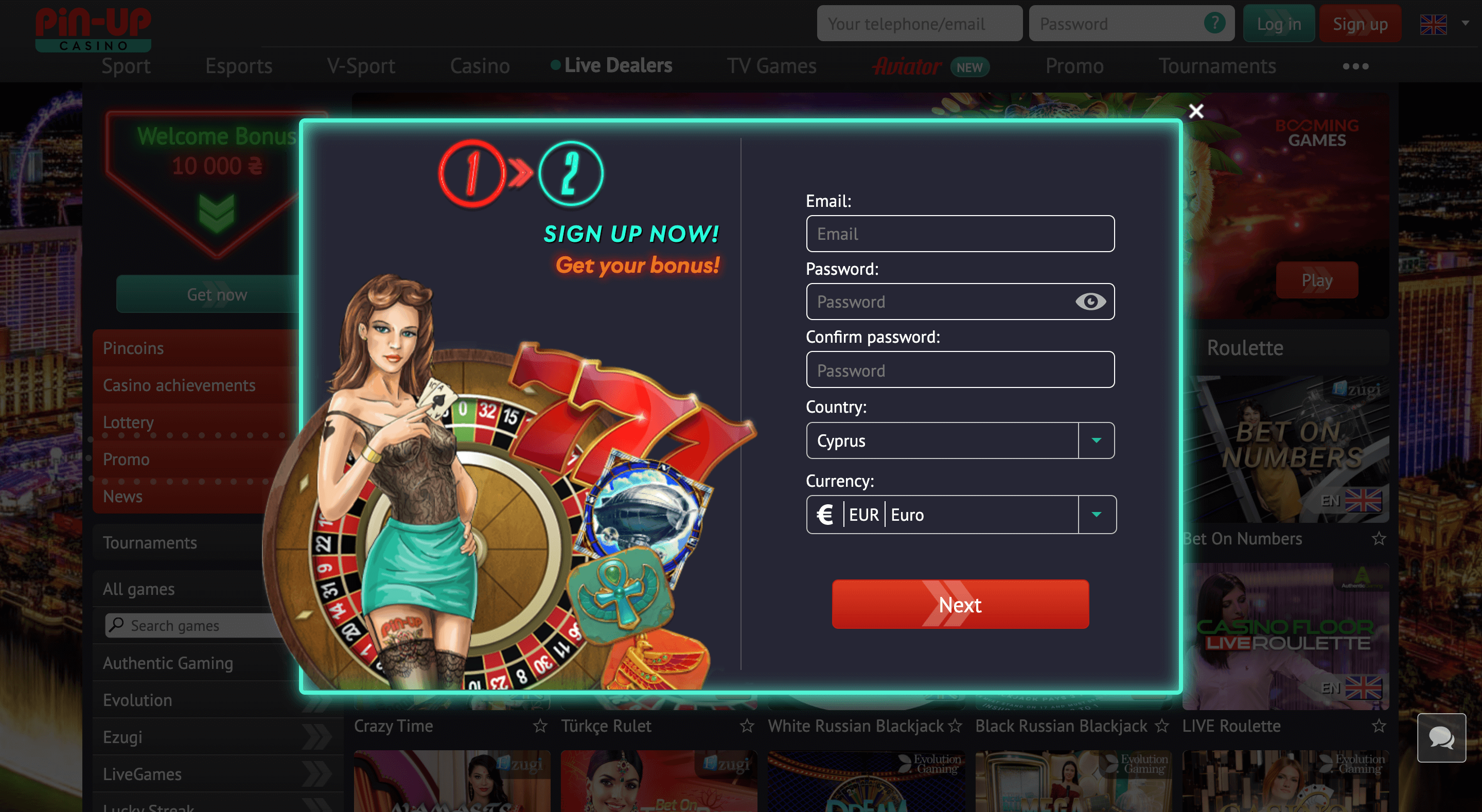Show more navigation options via three dots
The image size is (1482, 812).
[x=1355, y=66]
